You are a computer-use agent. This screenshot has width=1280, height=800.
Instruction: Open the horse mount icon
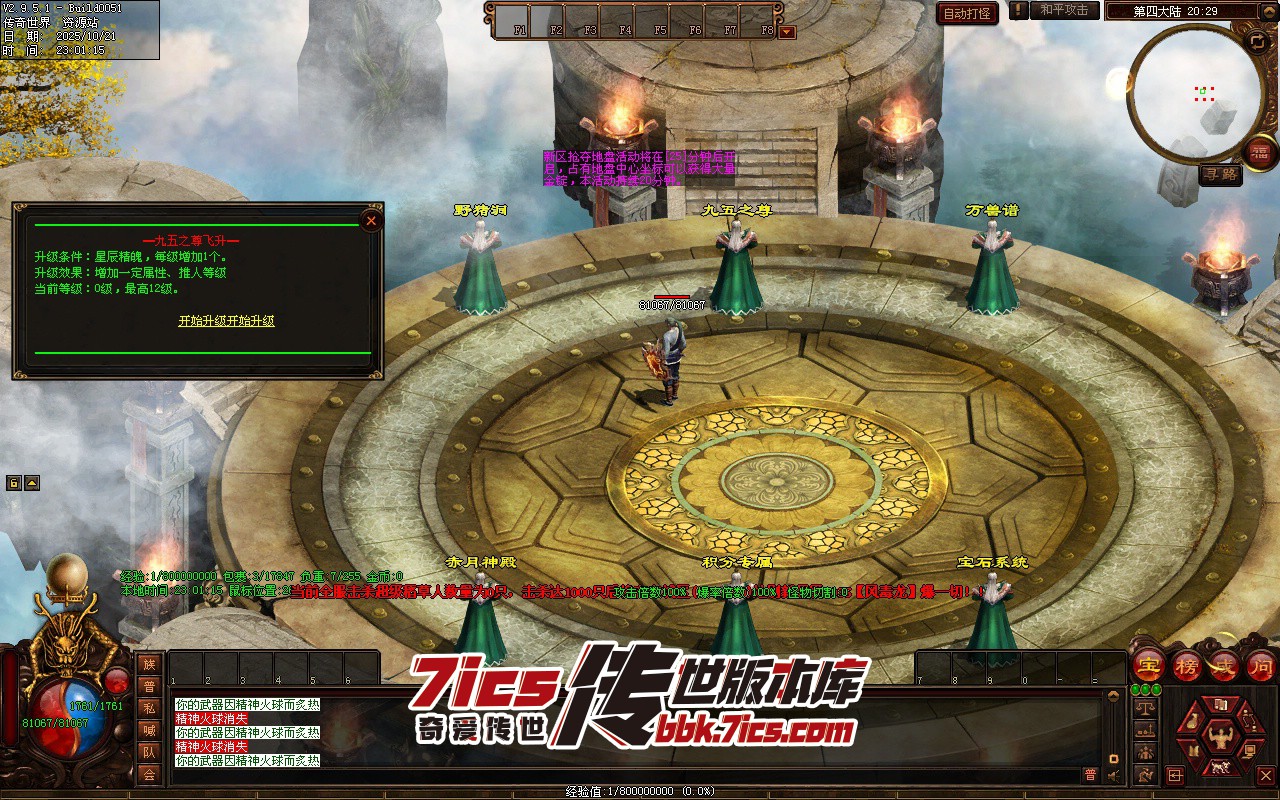1219,768
